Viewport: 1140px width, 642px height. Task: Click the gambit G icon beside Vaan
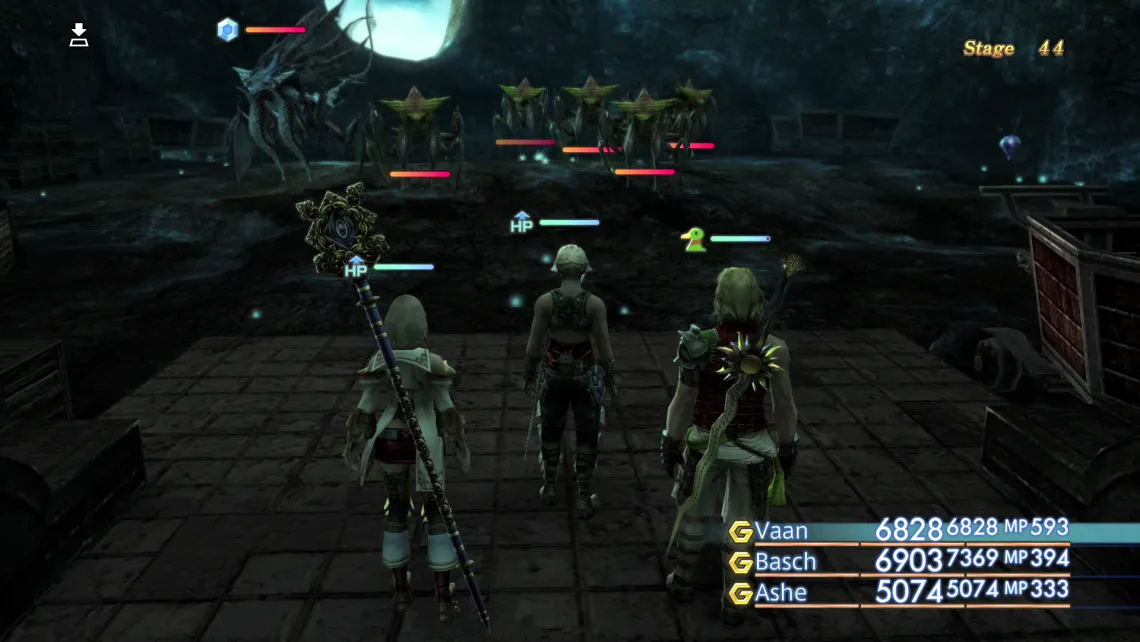click(741, 531)
